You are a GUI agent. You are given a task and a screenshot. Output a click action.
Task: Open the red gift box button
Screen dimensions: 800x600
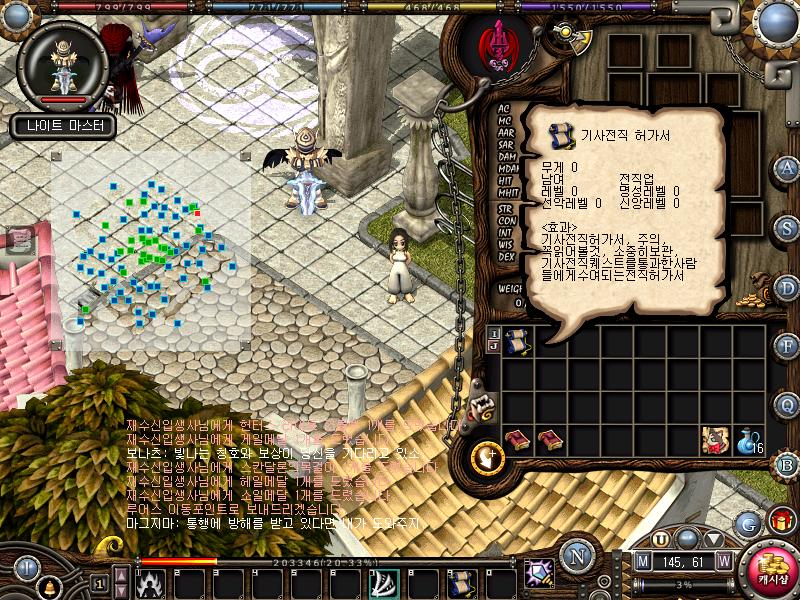tap(781, 520)
